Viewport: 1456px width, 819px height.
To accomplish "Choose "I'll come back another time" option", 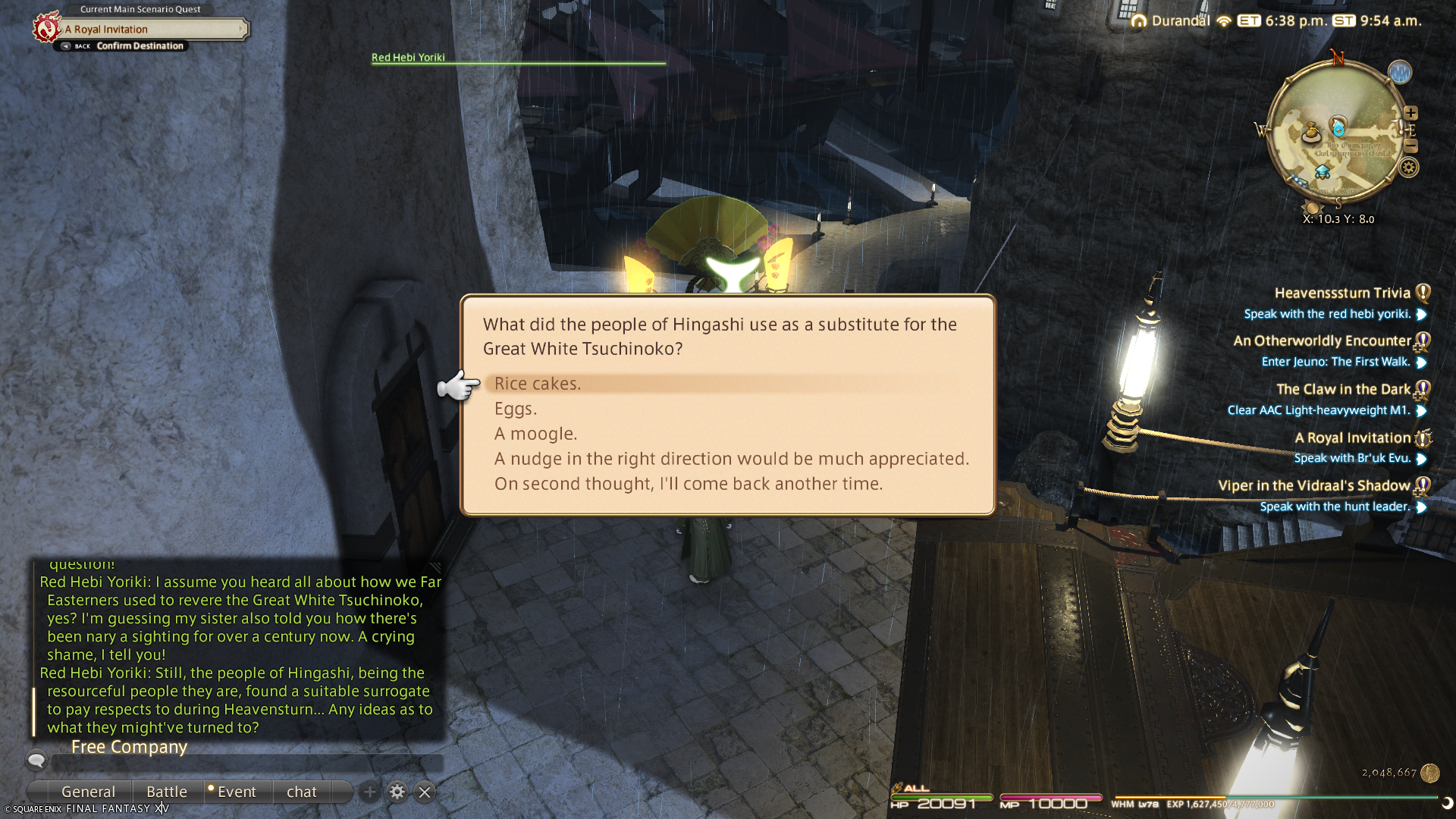I will click(x=688, y=484).
